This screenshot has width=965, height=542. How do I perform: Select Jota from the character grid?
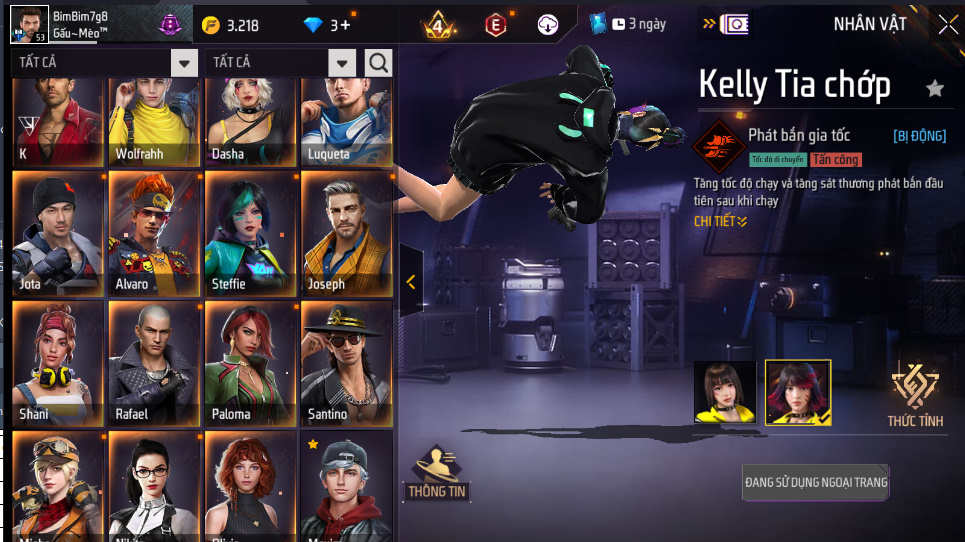click(x=58, y=234)
